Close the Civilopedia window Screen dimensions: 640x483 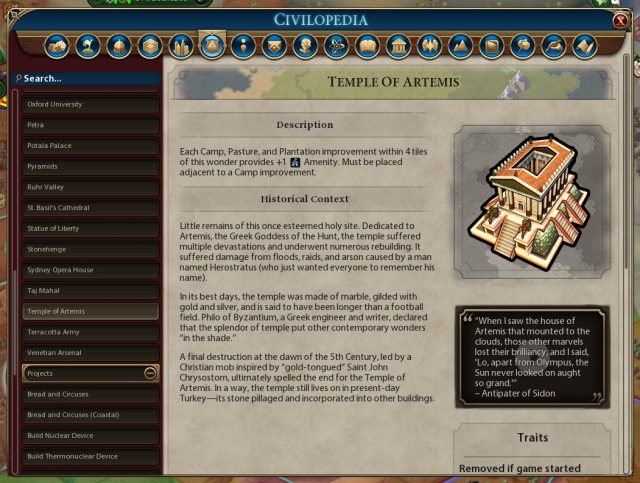coord(621,20)
